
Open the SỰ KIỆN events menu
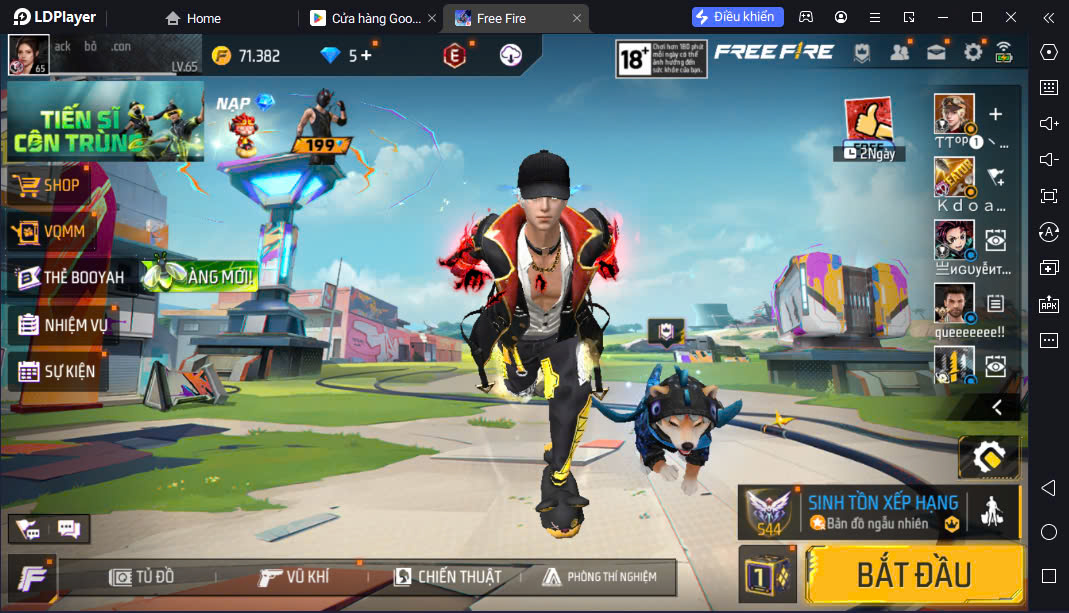coord(58,371)
